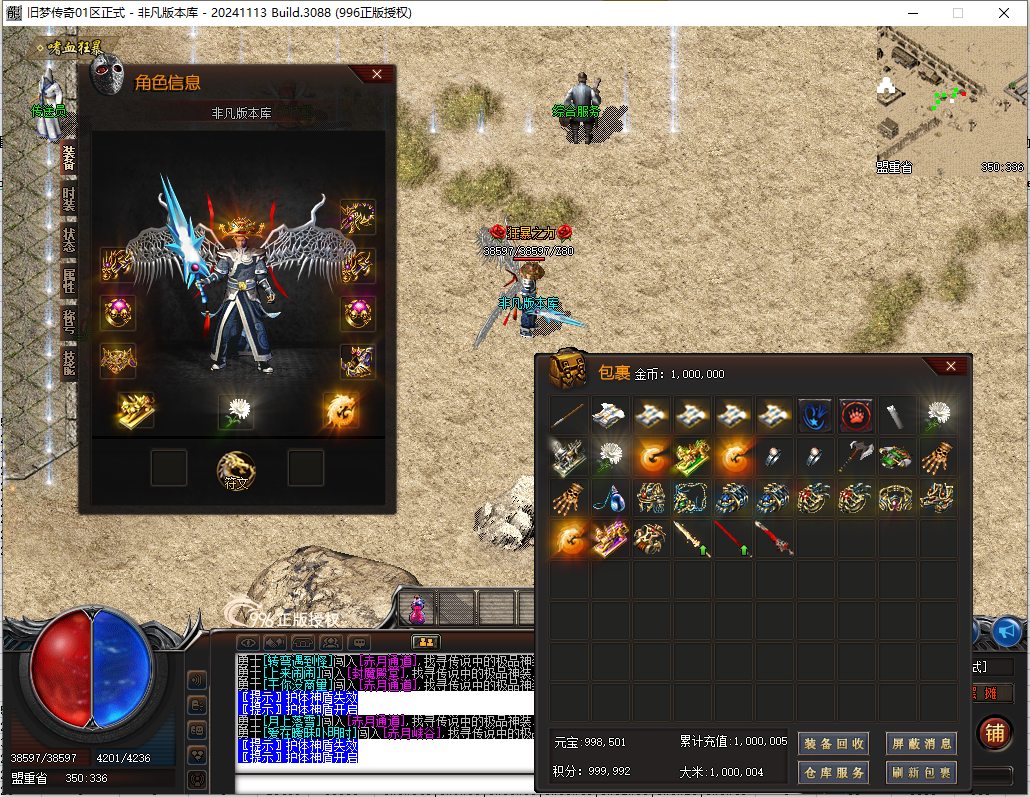Click the white flower slot in character equipment

[x=237, y=410]
